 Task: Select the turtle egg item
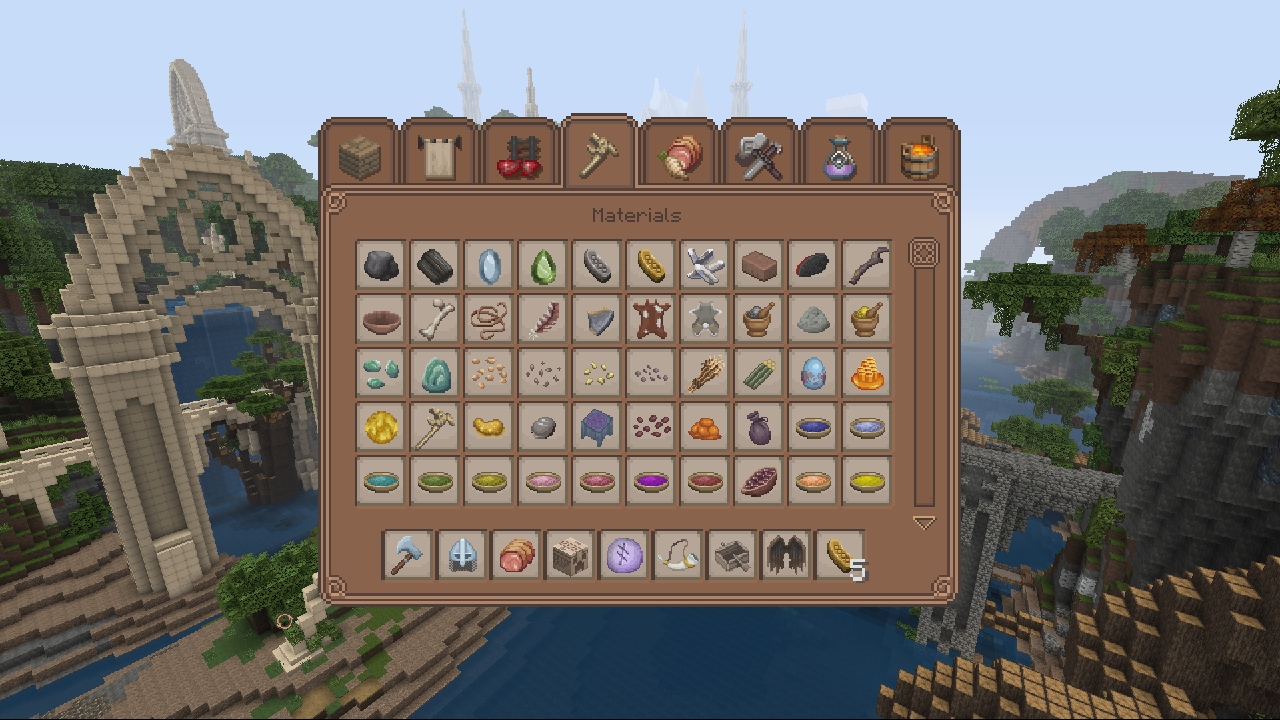[813, 373]
